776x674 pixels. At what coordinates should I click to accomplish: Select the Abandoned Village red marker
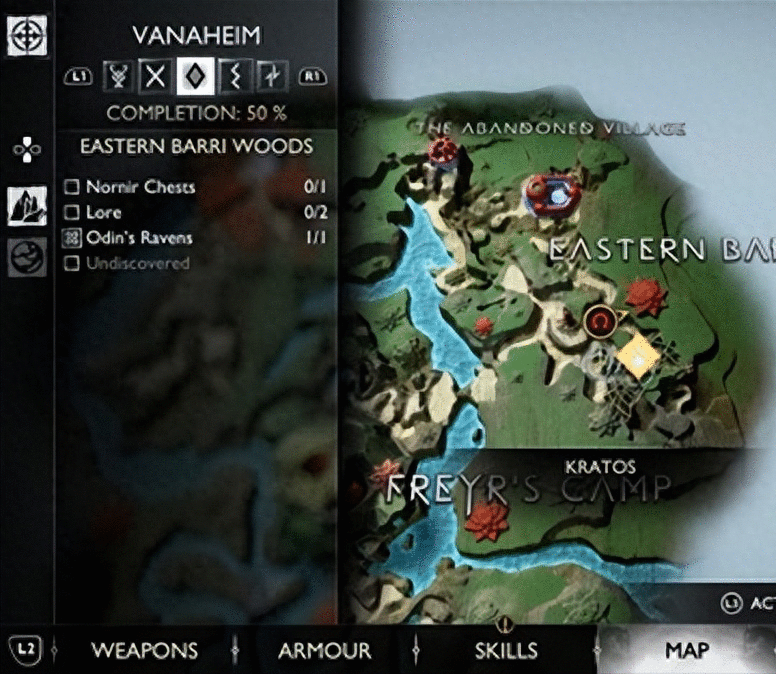(443, 152)
